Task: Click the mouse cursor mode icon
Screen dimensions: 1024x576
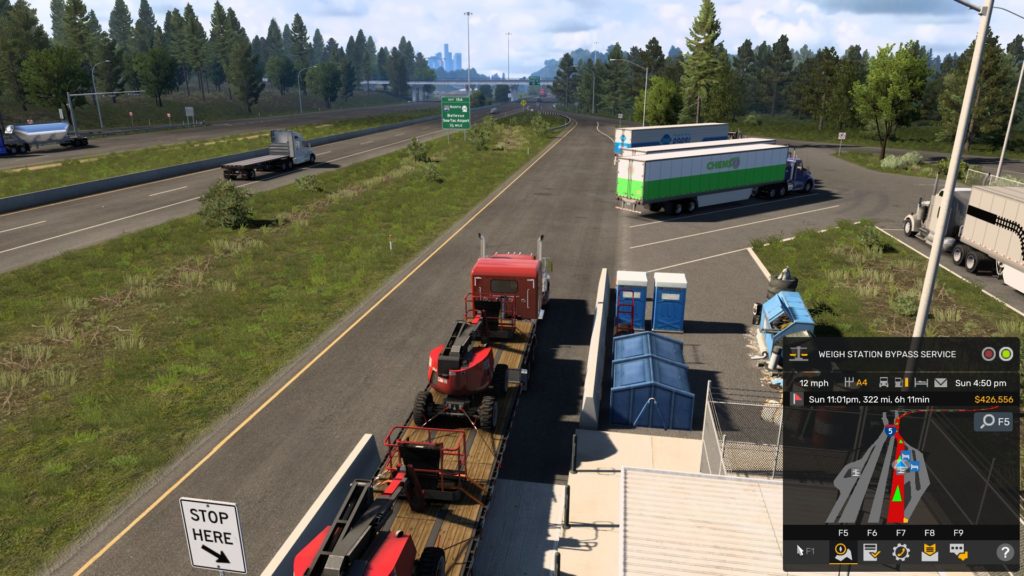Action: (x=803, y=551)
